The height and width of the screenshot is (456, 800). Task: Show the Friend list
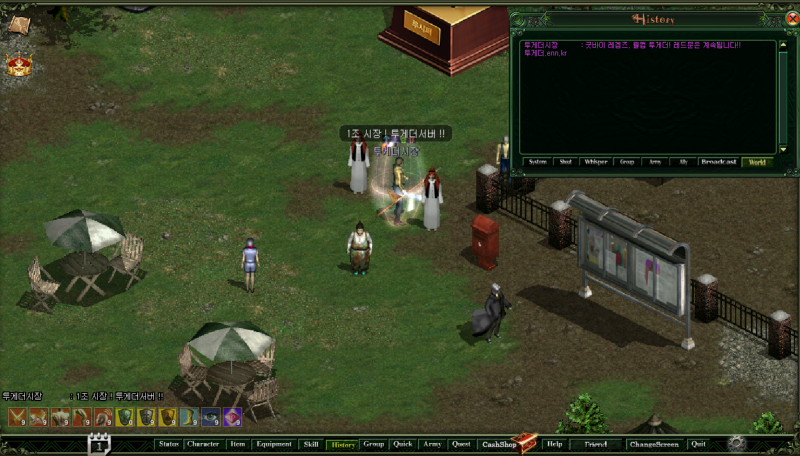click(596, 444)
